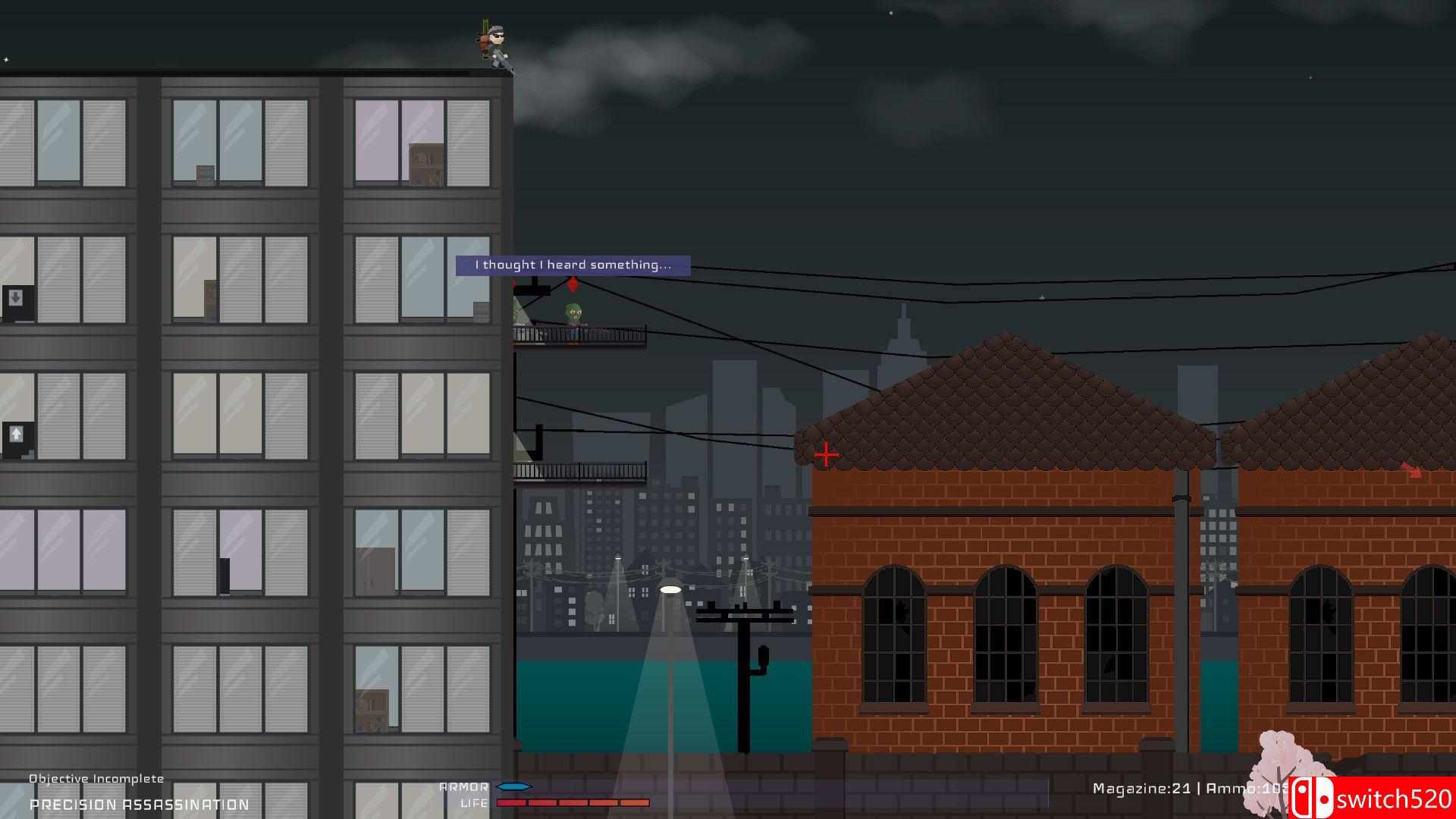Click the red crosshair aiming reticle
This screenshot has width=1456, height=819.
826,453
